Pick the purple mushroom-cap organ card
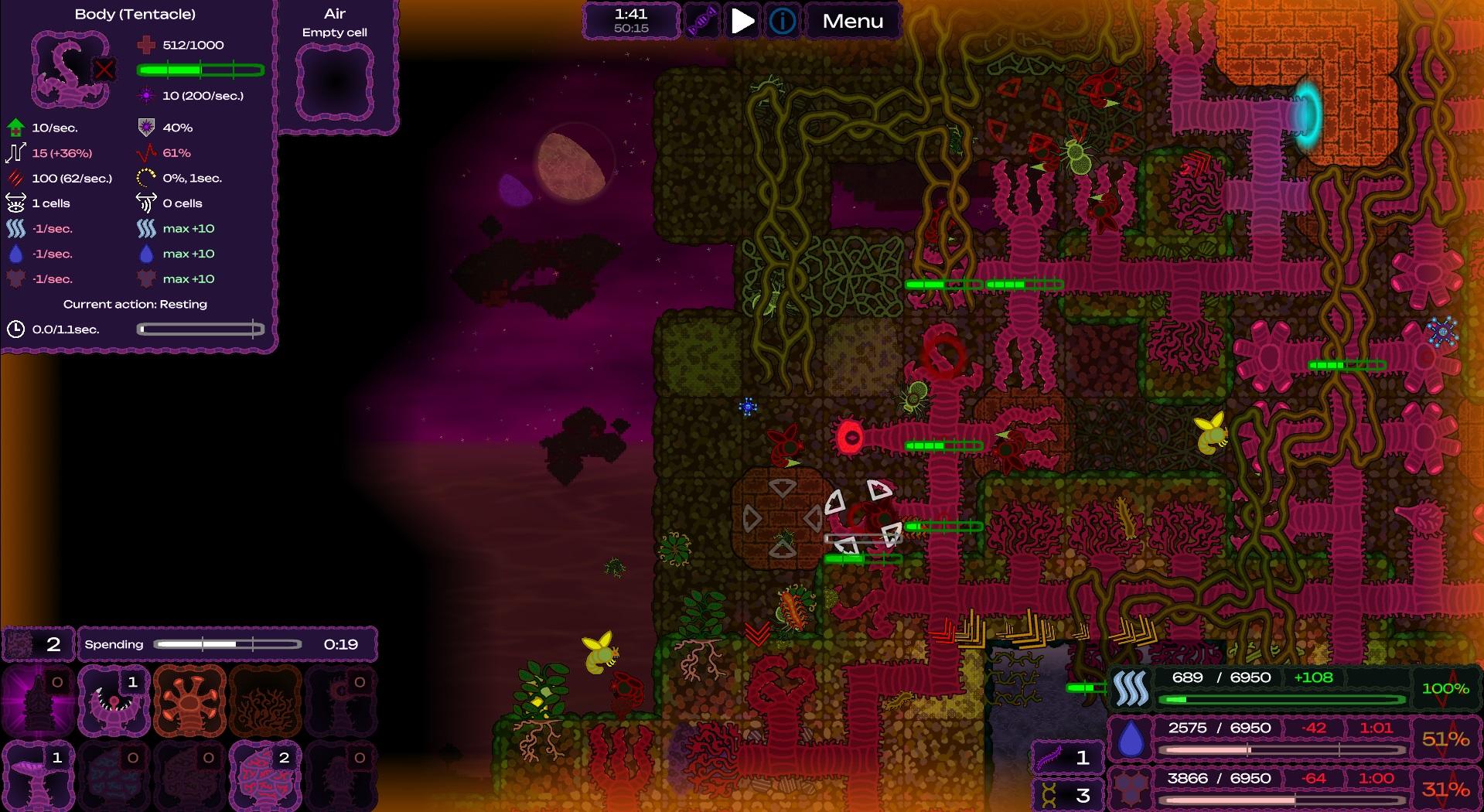1484x812 pixels. tap(39, 776)
